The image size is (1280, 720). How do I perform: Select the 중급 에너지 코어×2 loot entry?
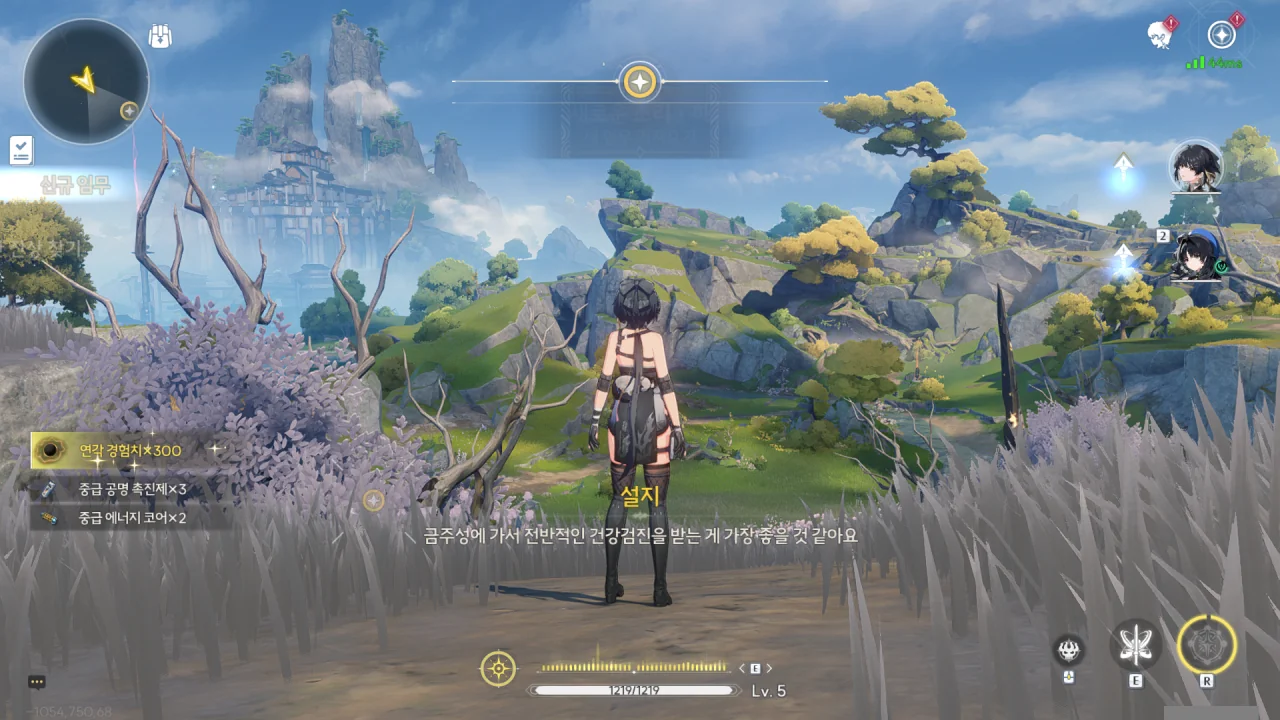(125, 518)
